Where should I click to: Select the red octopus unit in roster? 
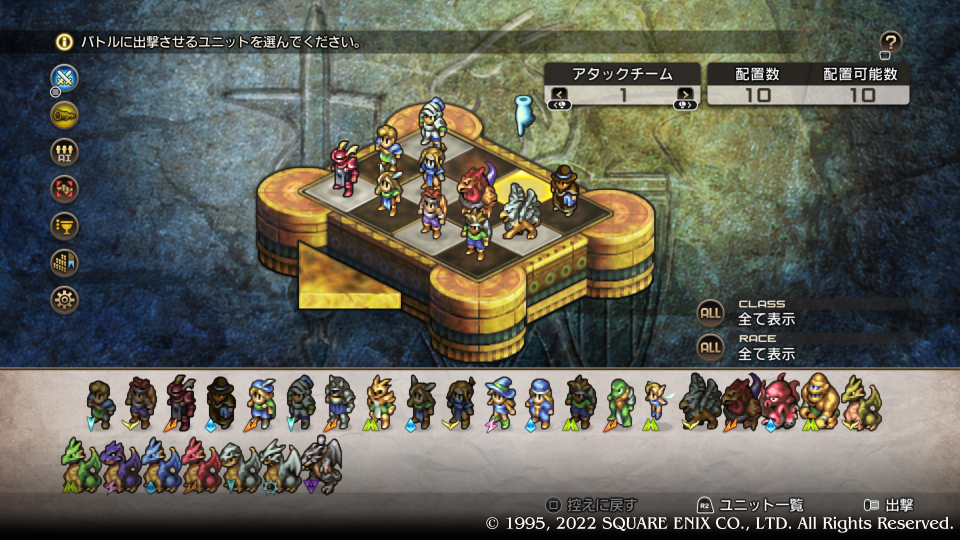tap(780, 402)
